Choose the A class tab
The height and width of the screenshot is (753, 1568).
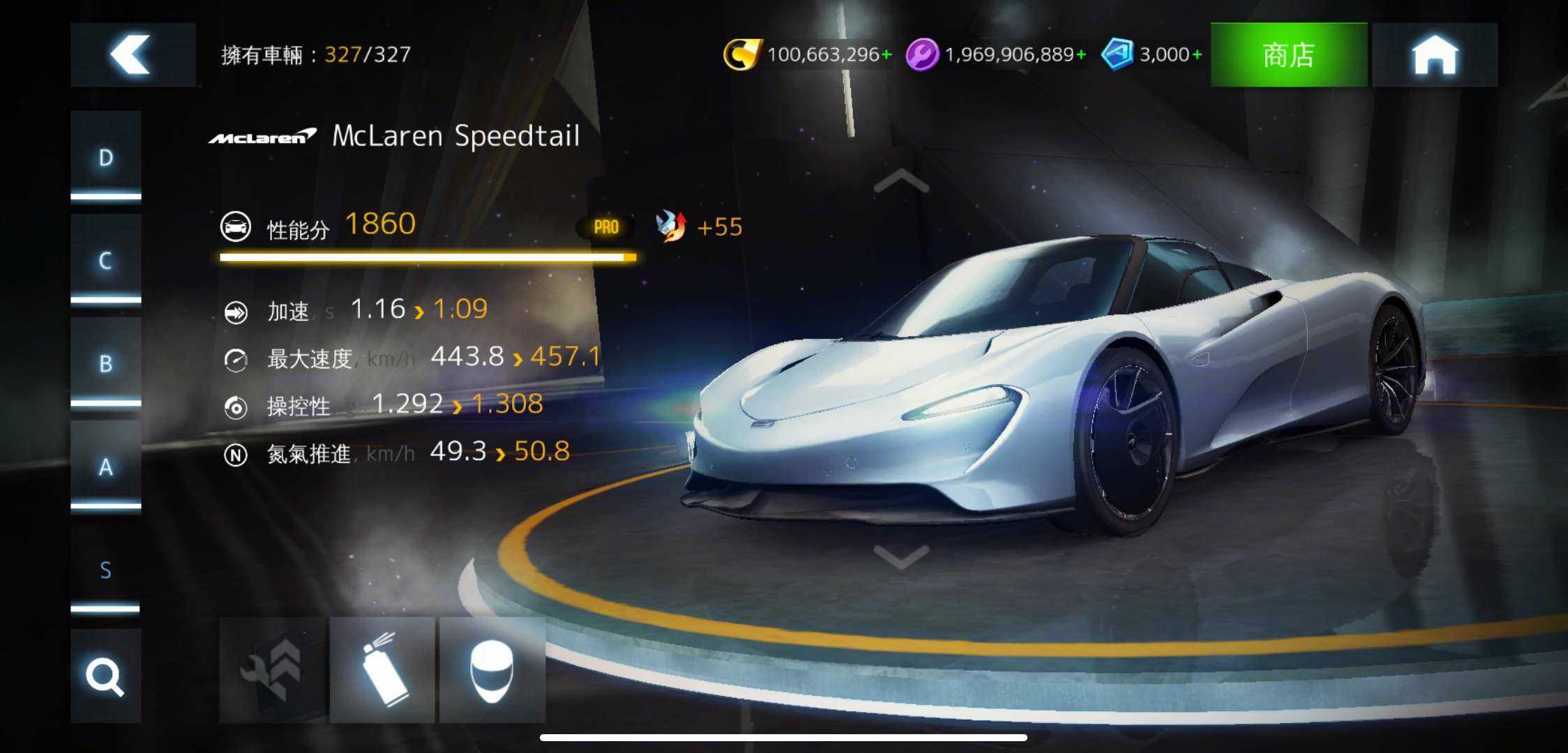(x=105, y=466)
